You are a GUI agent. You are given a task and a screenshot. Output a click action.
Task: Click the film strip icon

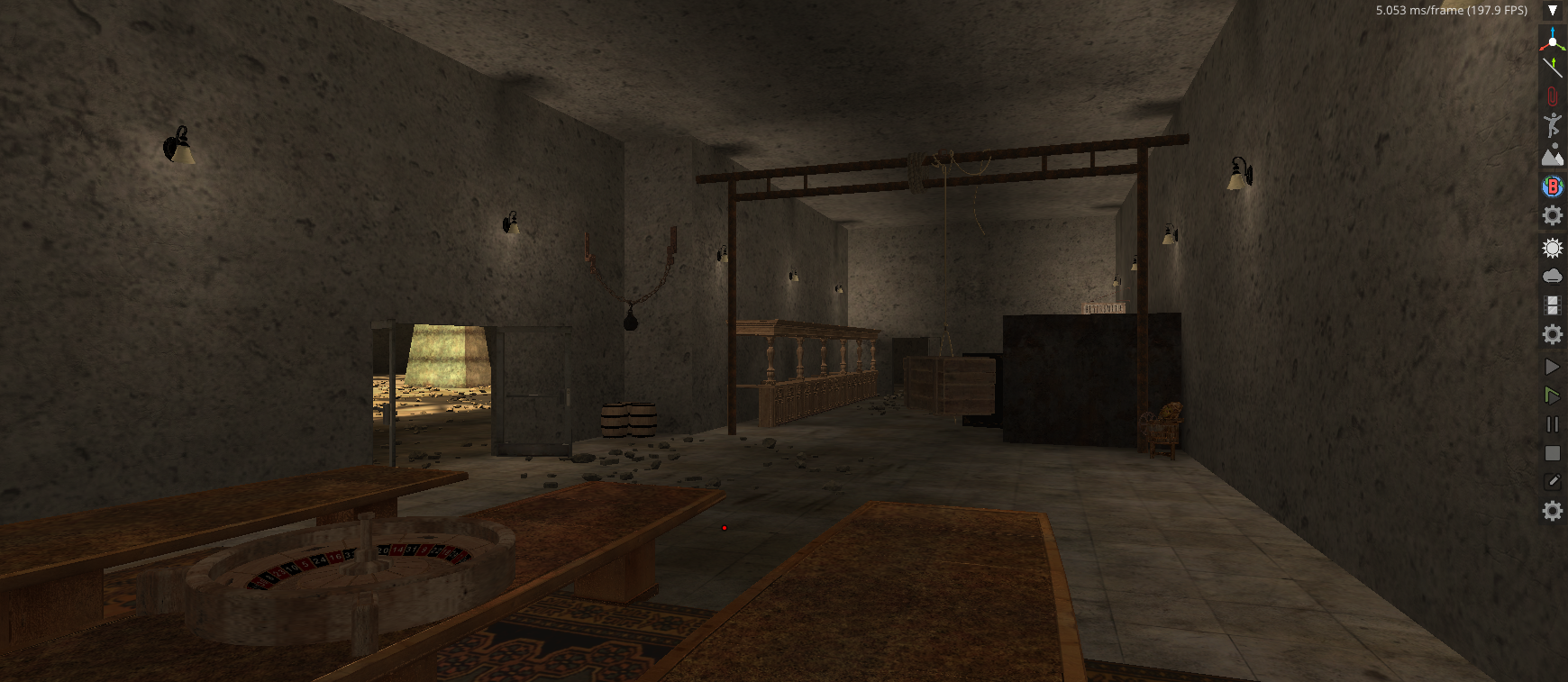click(1552, 305)
